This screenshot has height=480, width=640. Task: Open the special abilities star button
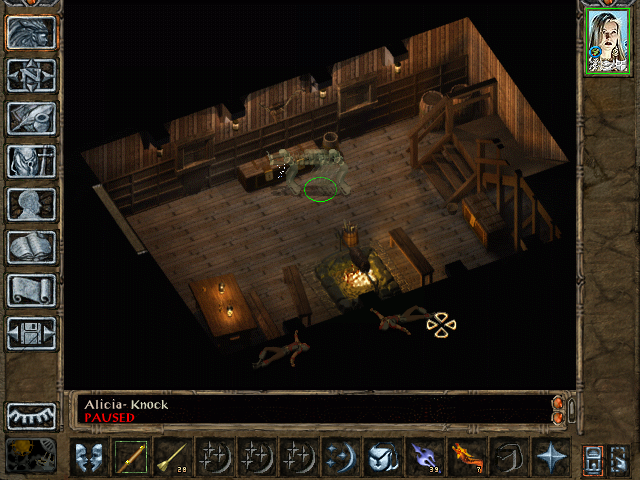pos(550,456)
